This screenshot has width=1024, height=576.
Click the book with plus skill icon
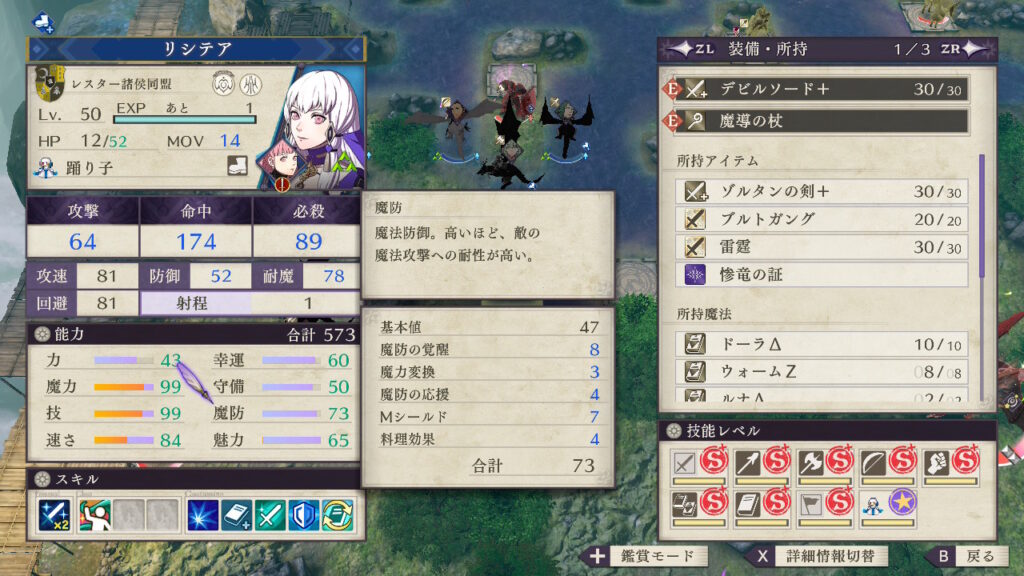pos(237,515)
